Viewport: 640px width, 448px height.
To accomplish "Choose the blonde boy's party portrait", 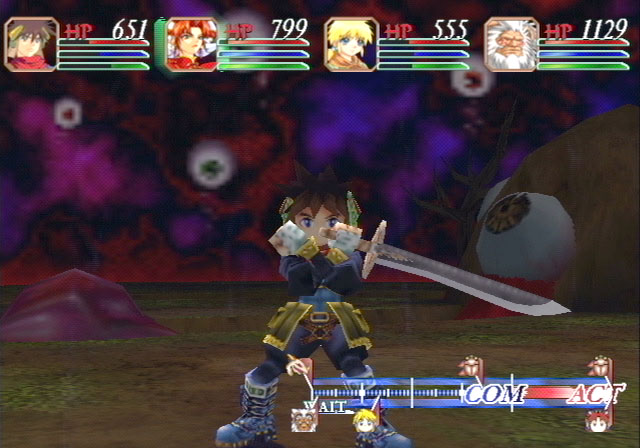I will point(351,45).
